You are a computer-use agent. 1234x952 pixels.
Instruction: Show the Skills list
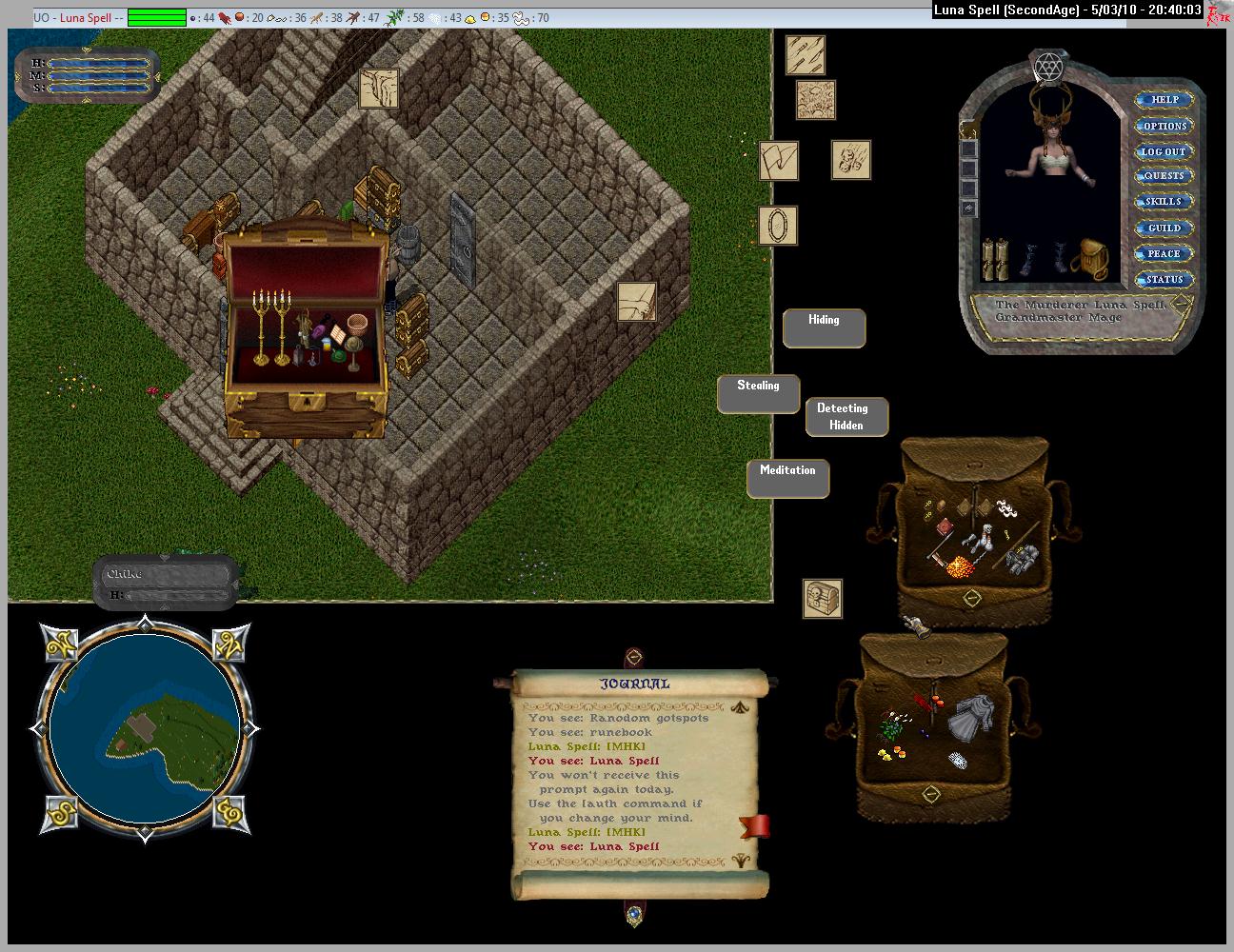[x=1164, y=202]
